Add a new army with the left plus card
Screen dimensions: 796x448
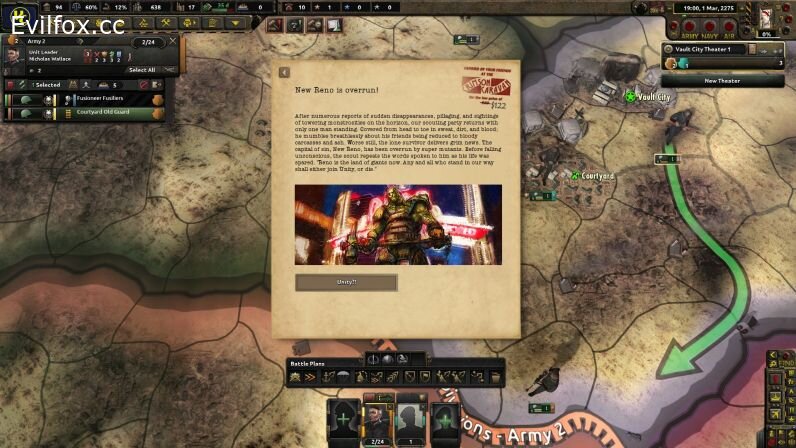344,420
